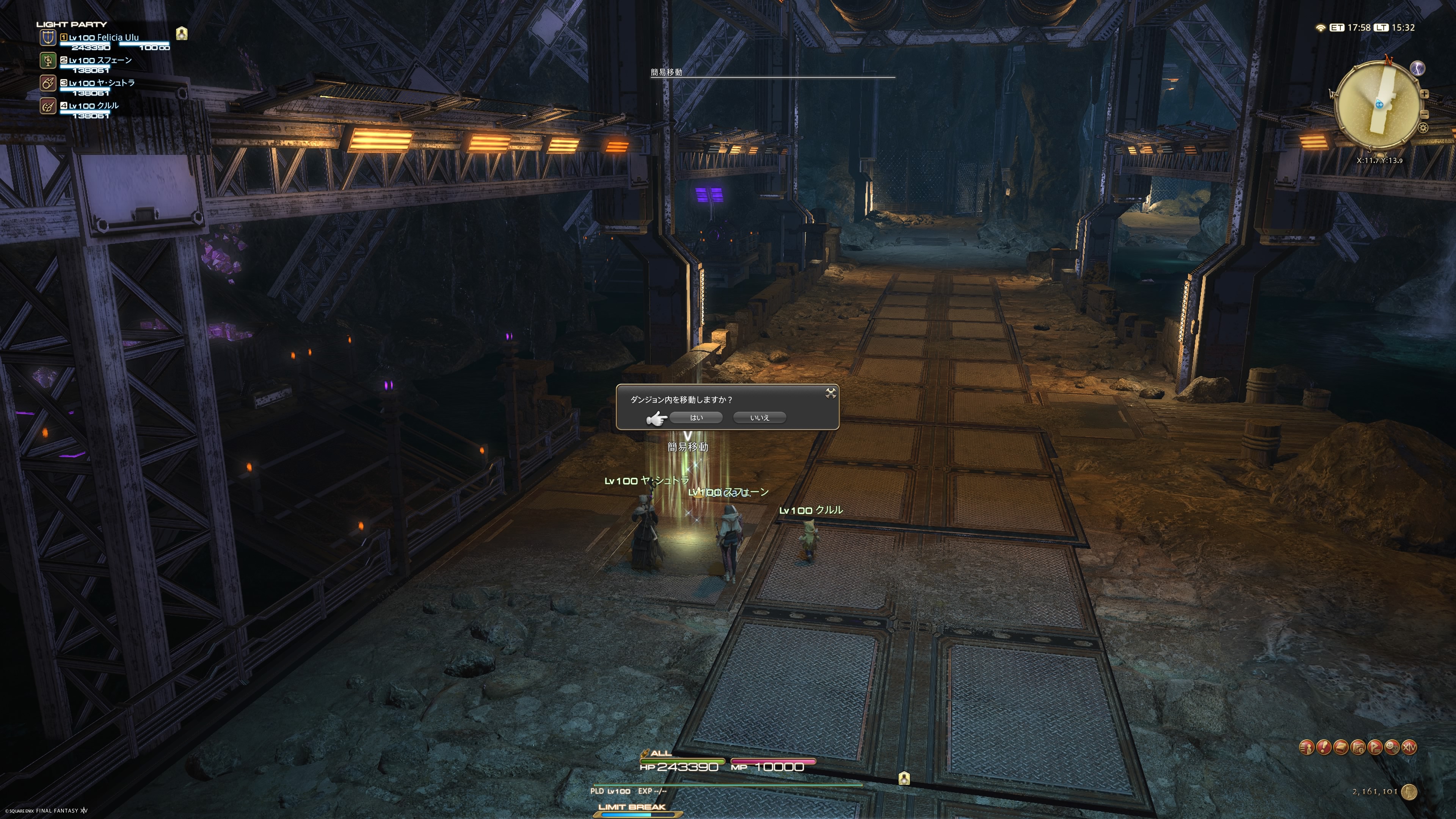
Task: Zoom out the minimap with minus button
Action: point(1425,115)
